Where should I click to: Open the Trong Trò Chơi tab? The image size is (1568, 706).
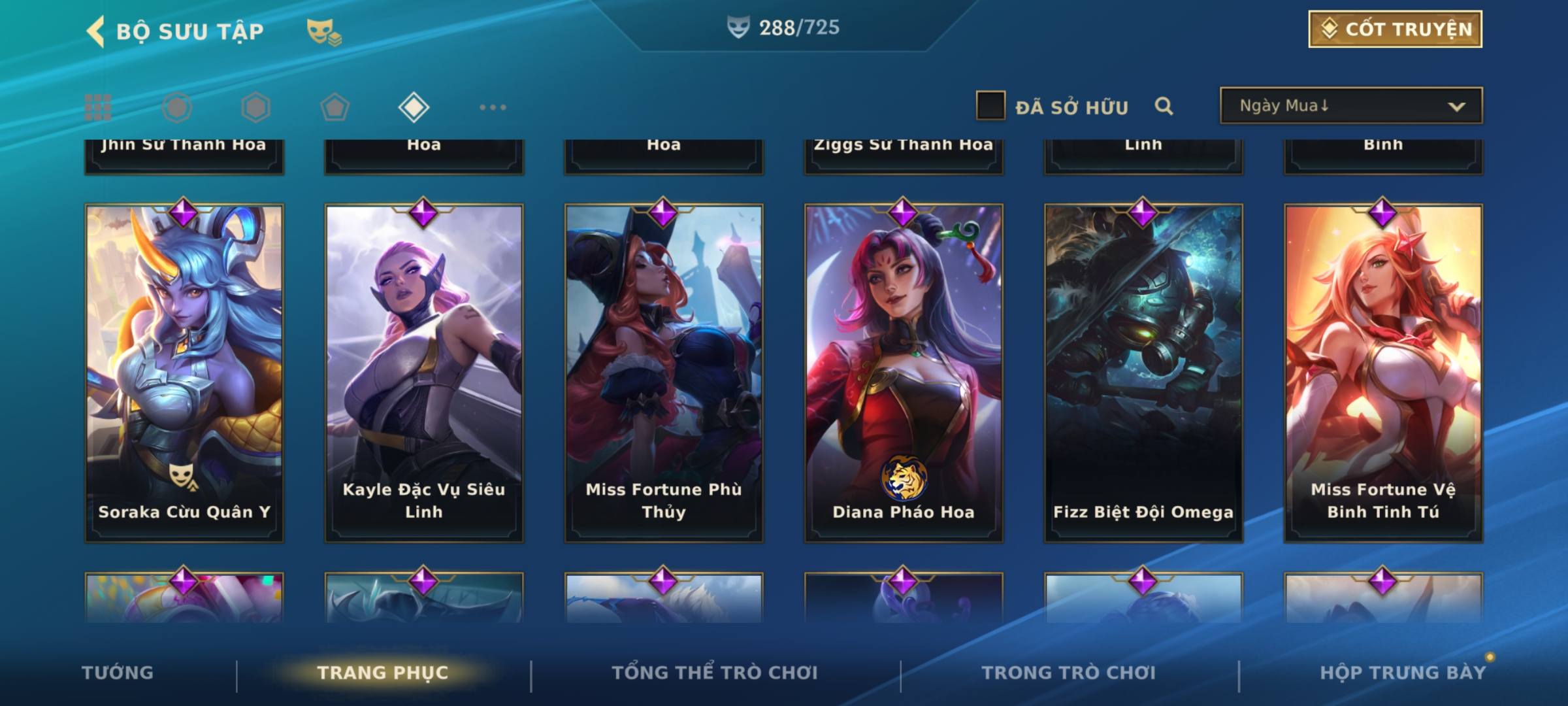1069,673
